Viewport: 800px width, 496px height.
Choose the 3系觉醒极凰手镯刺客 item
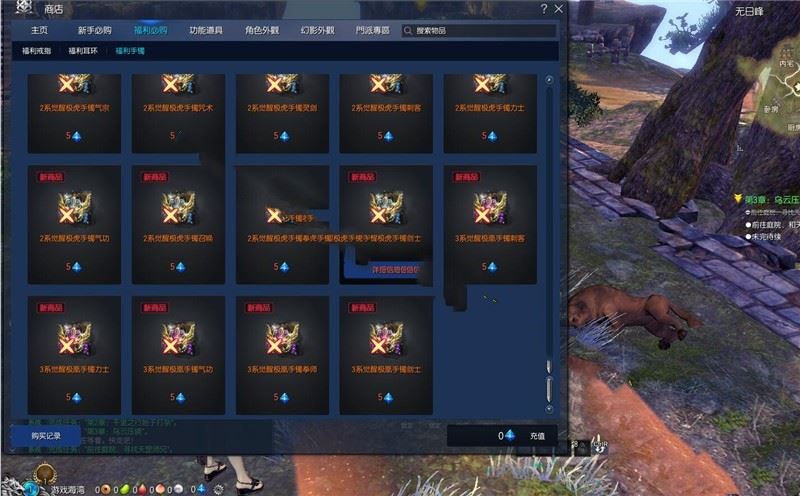pos(489,223)
